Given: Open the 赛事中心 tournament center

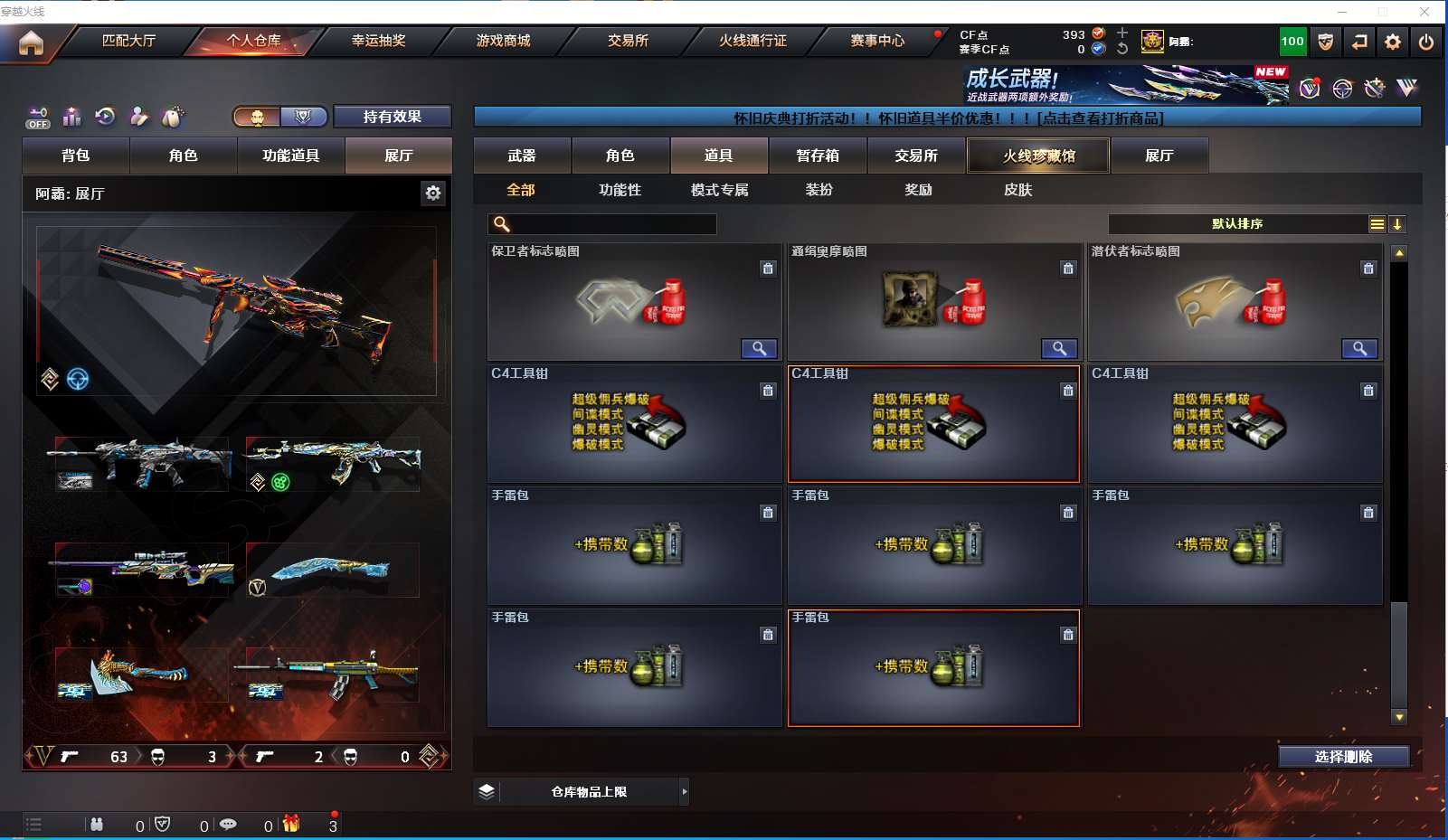Looking at the screenshot, I should [x=877, y=41].
